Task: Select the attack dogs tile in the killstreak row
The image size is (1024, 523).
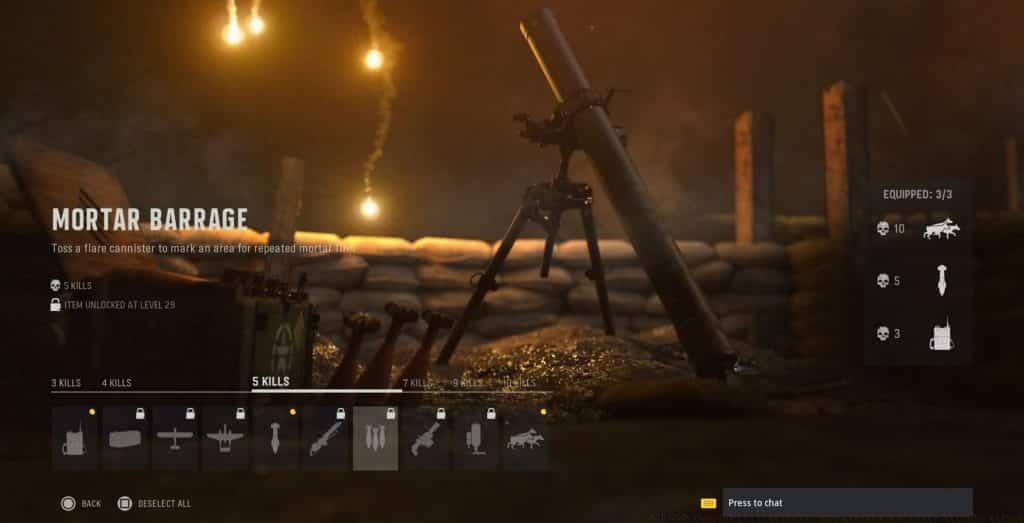Action: click(x=525, y=438)
